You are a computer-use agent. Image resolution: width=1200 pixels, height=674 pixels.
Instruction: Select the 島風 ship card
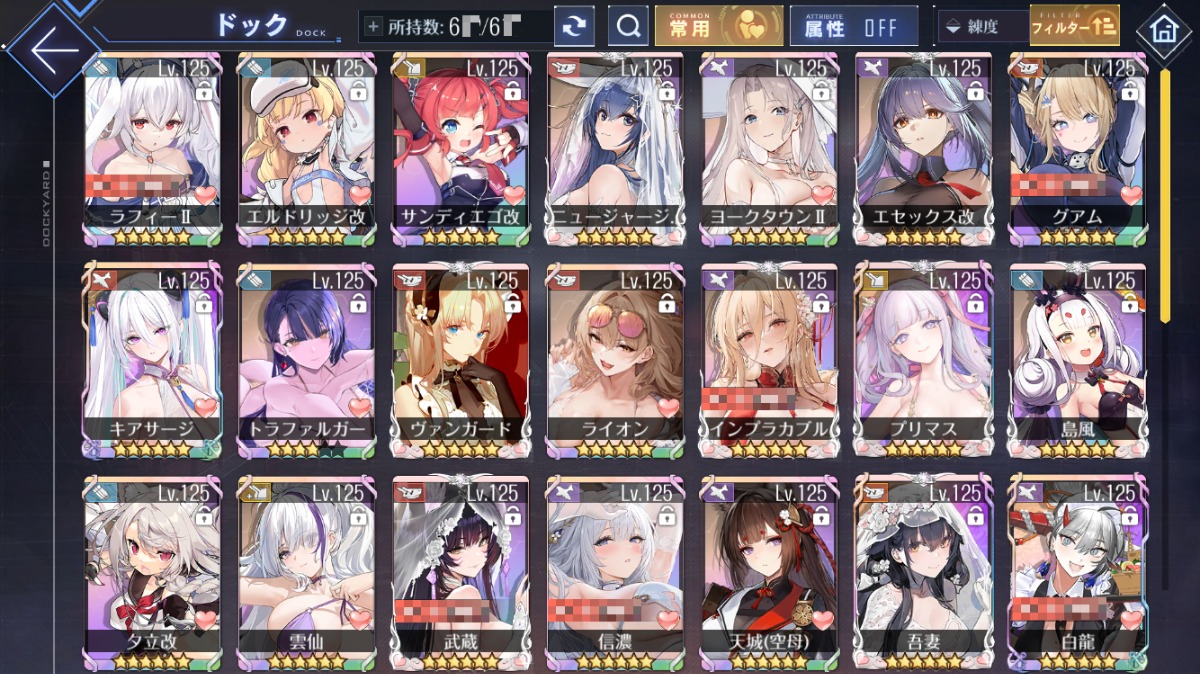pos(1076,358)
